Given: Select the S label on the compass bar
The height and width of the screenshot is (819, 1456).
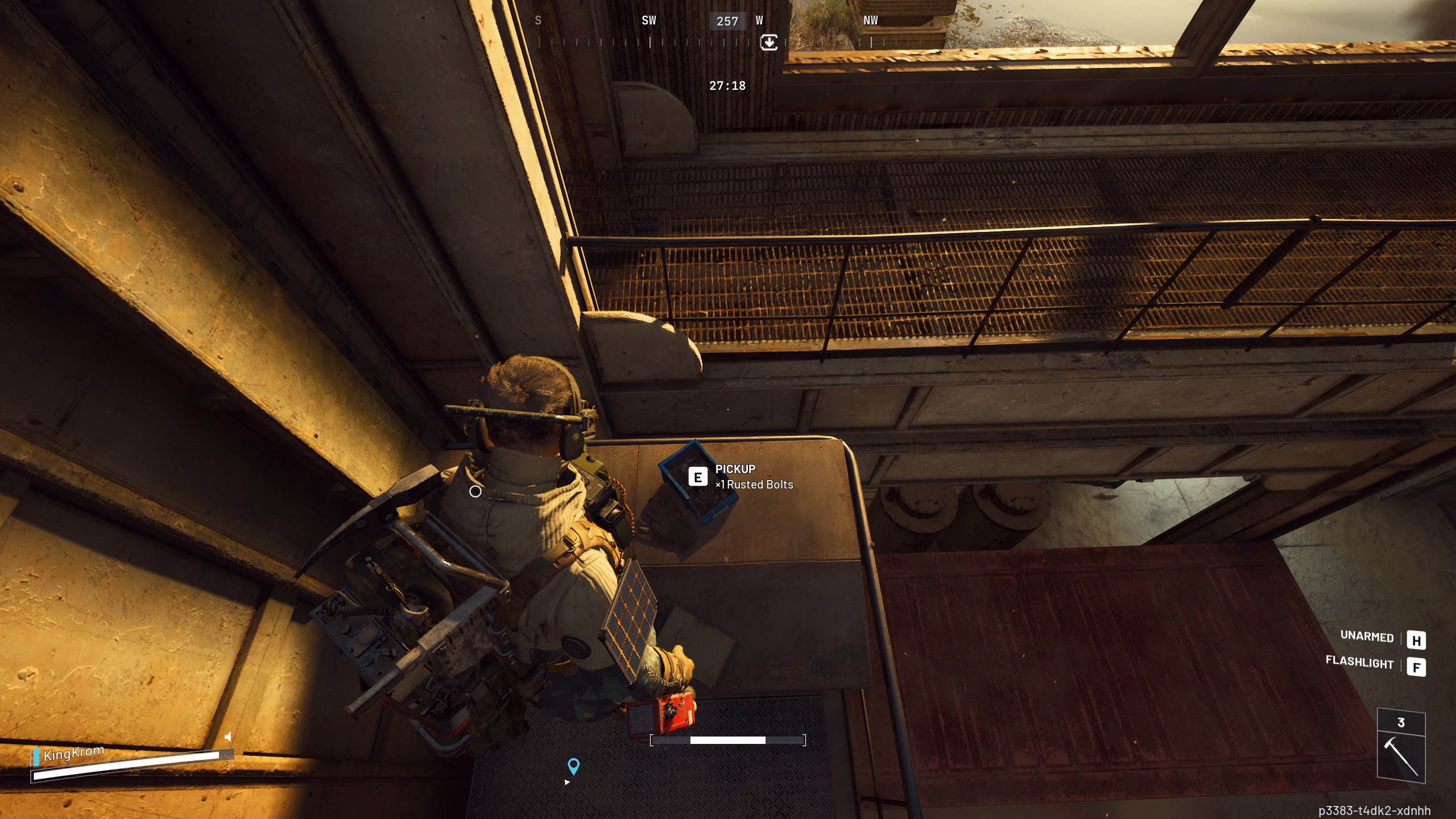Looking at the screenshot, I should click(537, 20).
